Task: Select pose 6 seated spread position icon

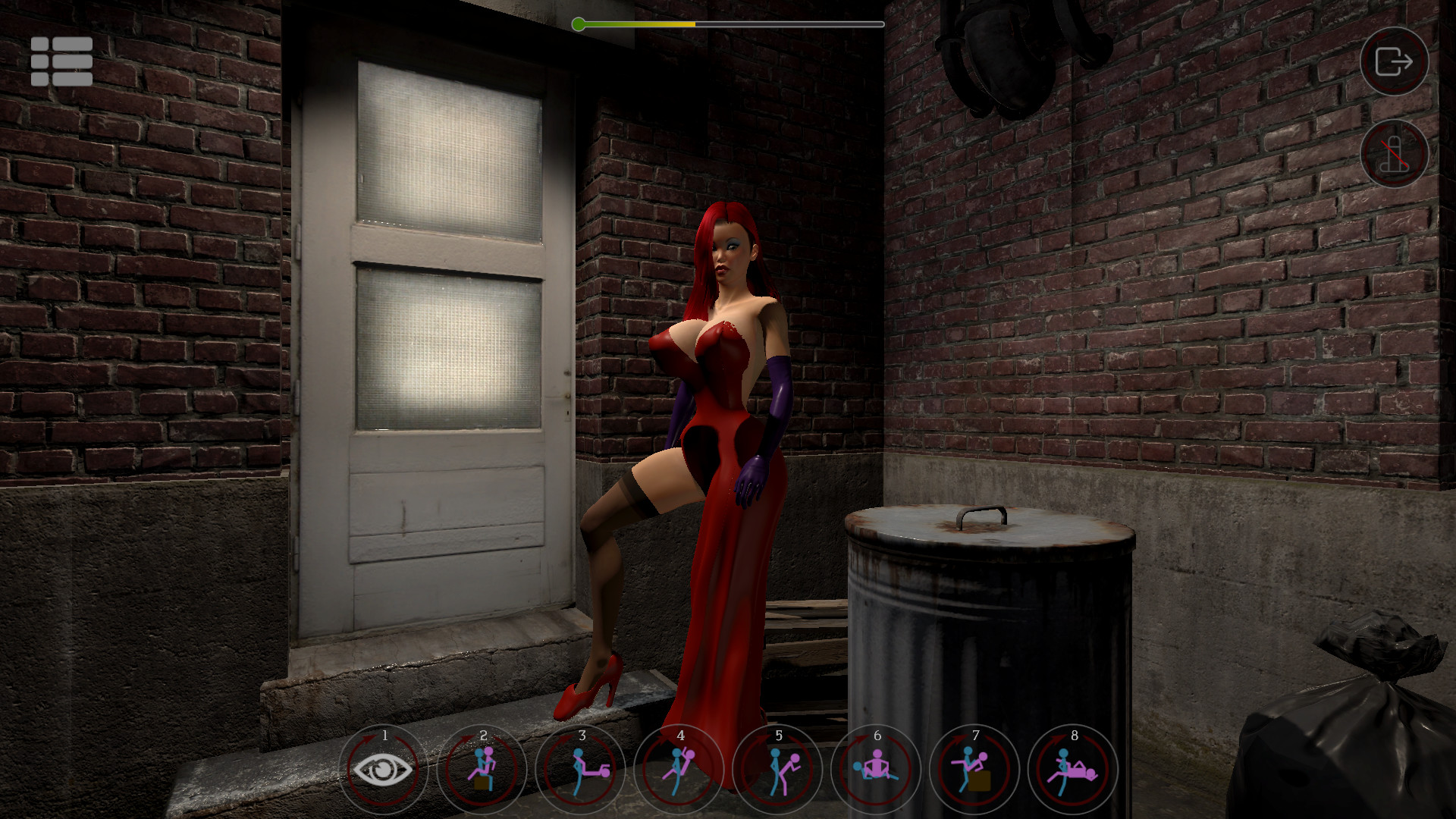Action: pos(877,770)
